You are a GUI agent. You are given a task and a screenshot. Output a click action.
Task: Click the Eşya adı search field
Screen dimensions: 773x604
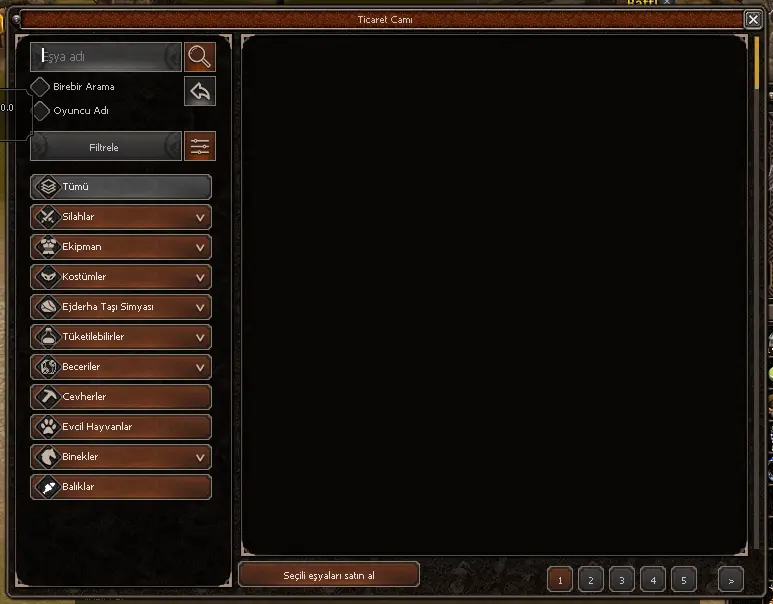coord(105,57)
